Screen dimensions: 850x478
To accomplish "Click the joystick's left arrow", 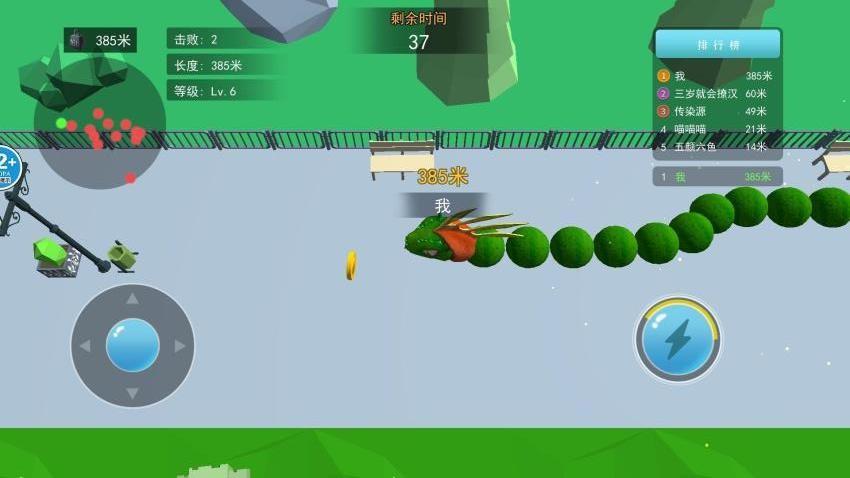I will pyautogui.click(x=85, y=346).
